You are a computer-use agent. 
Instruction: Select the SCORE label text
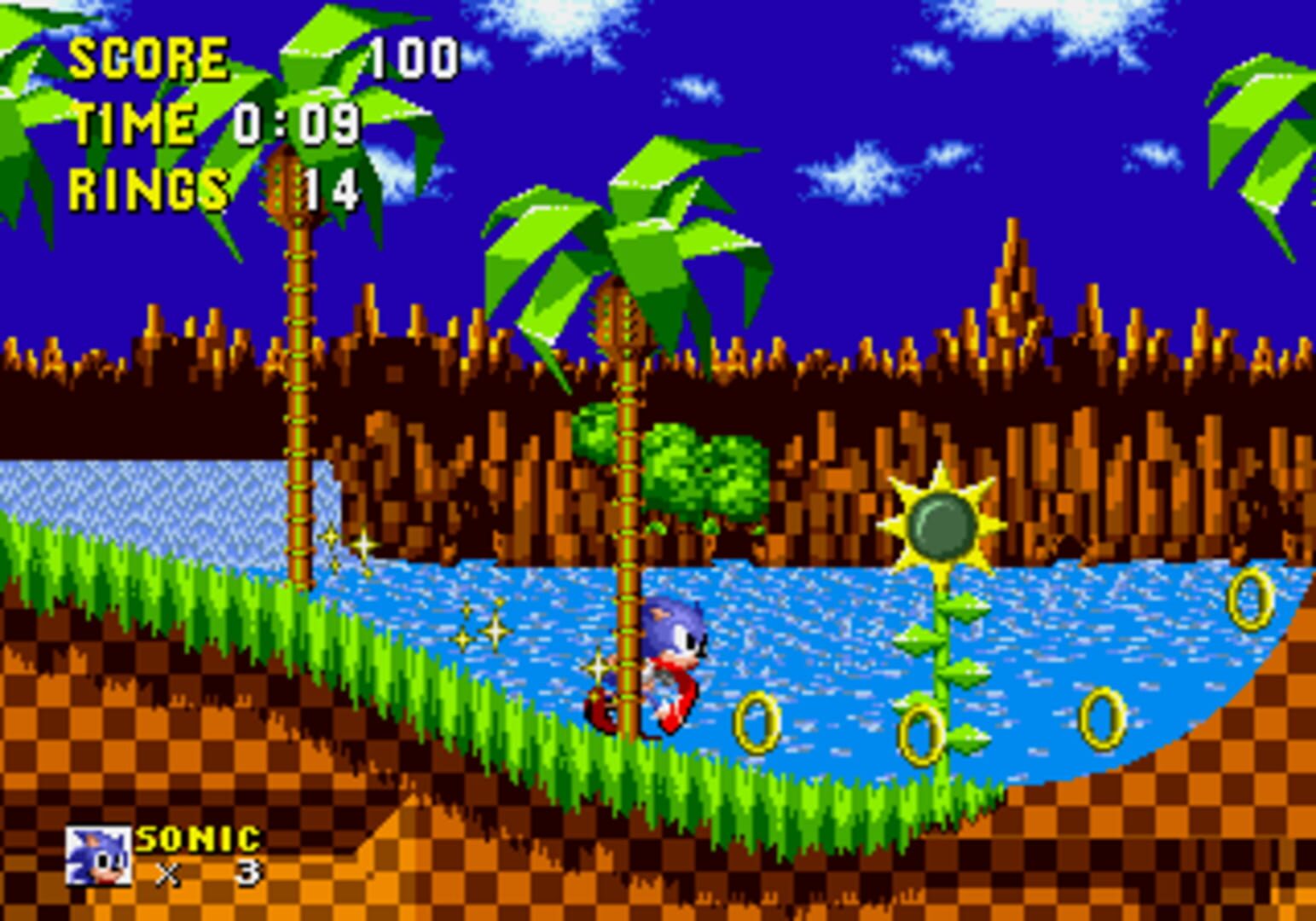(x=149, y=57)
